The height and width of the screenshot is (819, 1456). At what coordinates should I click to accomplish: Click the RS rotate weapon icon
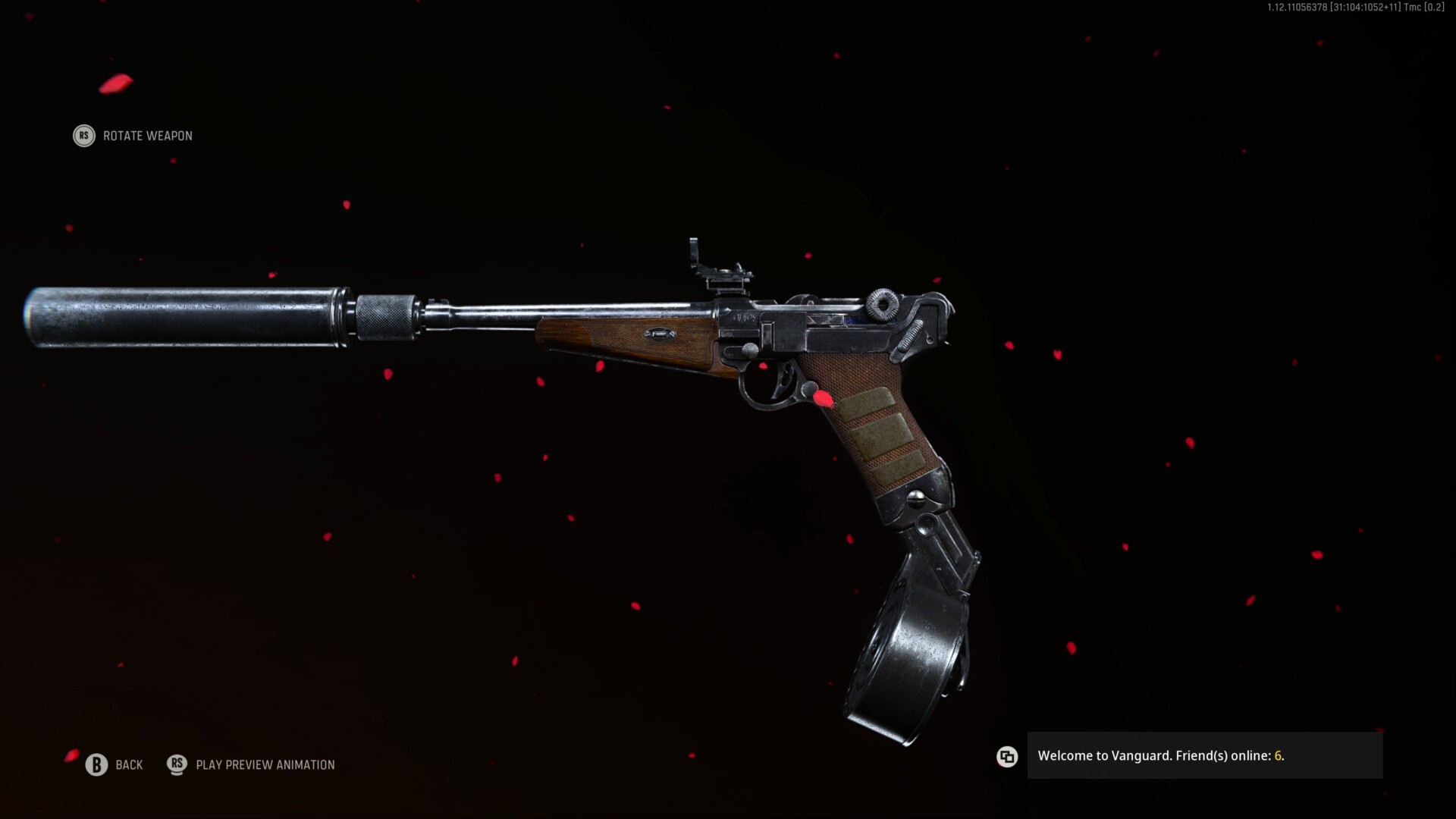pos(83,136)
